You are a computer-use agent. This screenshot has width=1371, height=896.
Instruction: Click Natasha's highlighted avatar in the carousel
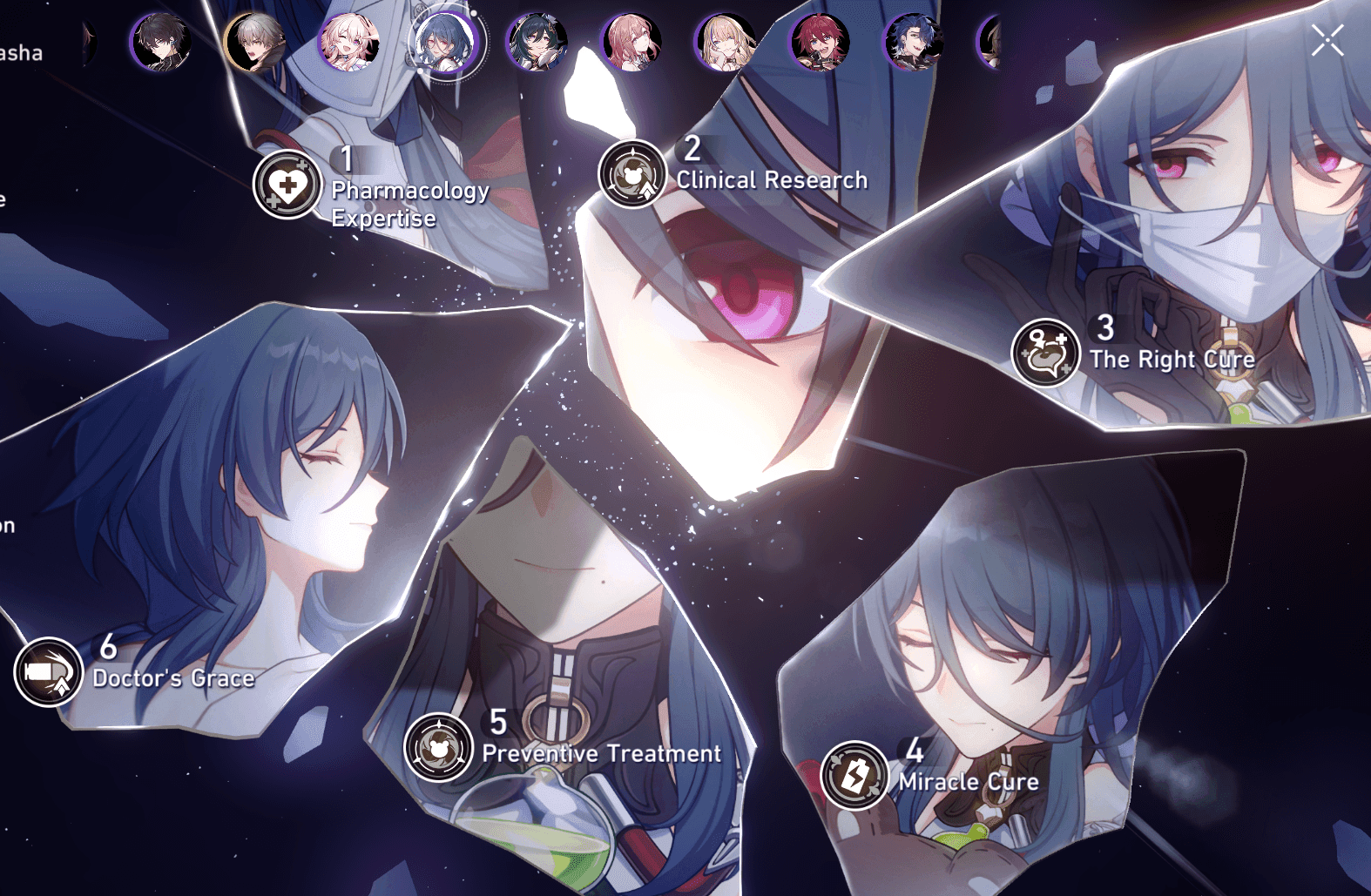446,42
